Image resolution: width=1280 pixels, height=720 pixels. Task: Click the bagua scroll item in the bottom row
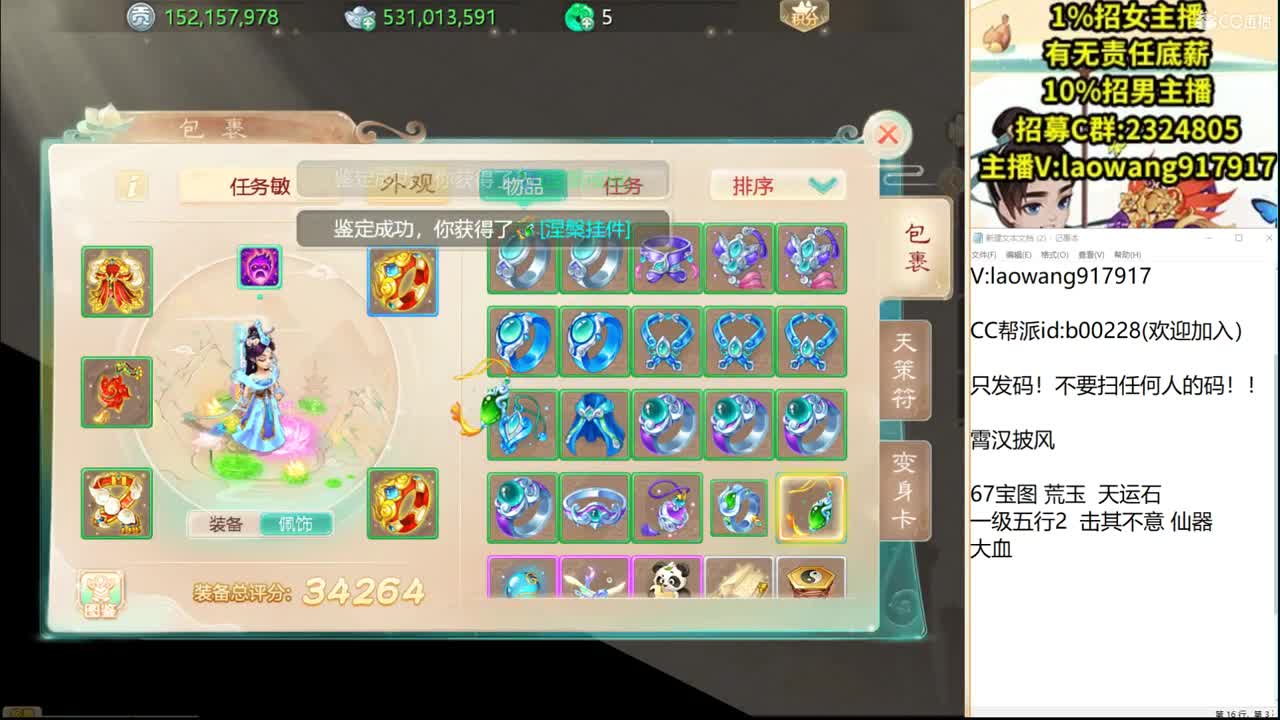point(811,578)
